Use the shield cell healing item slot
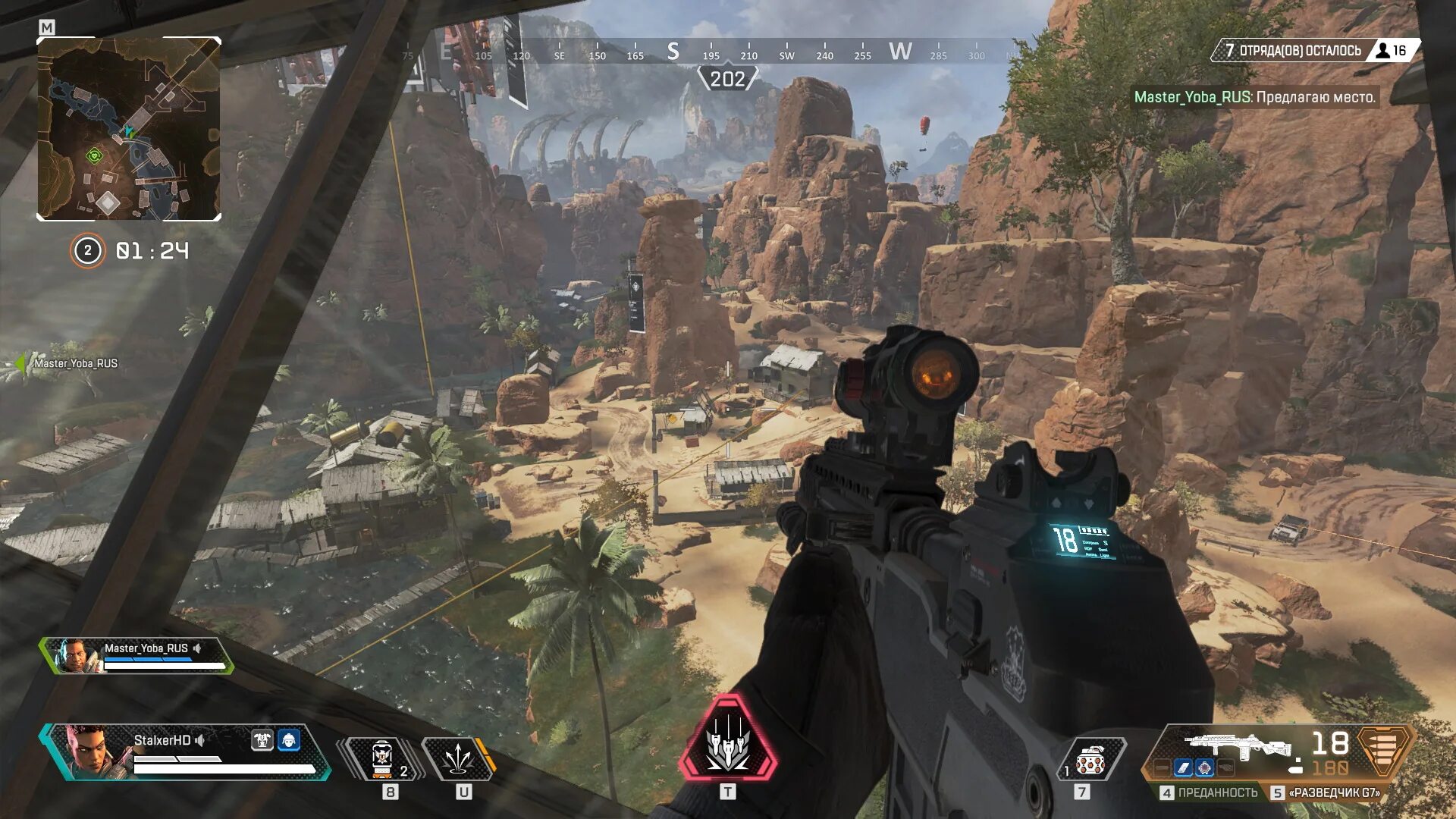This screenshot has height=819, width=1456. (382, 759)
